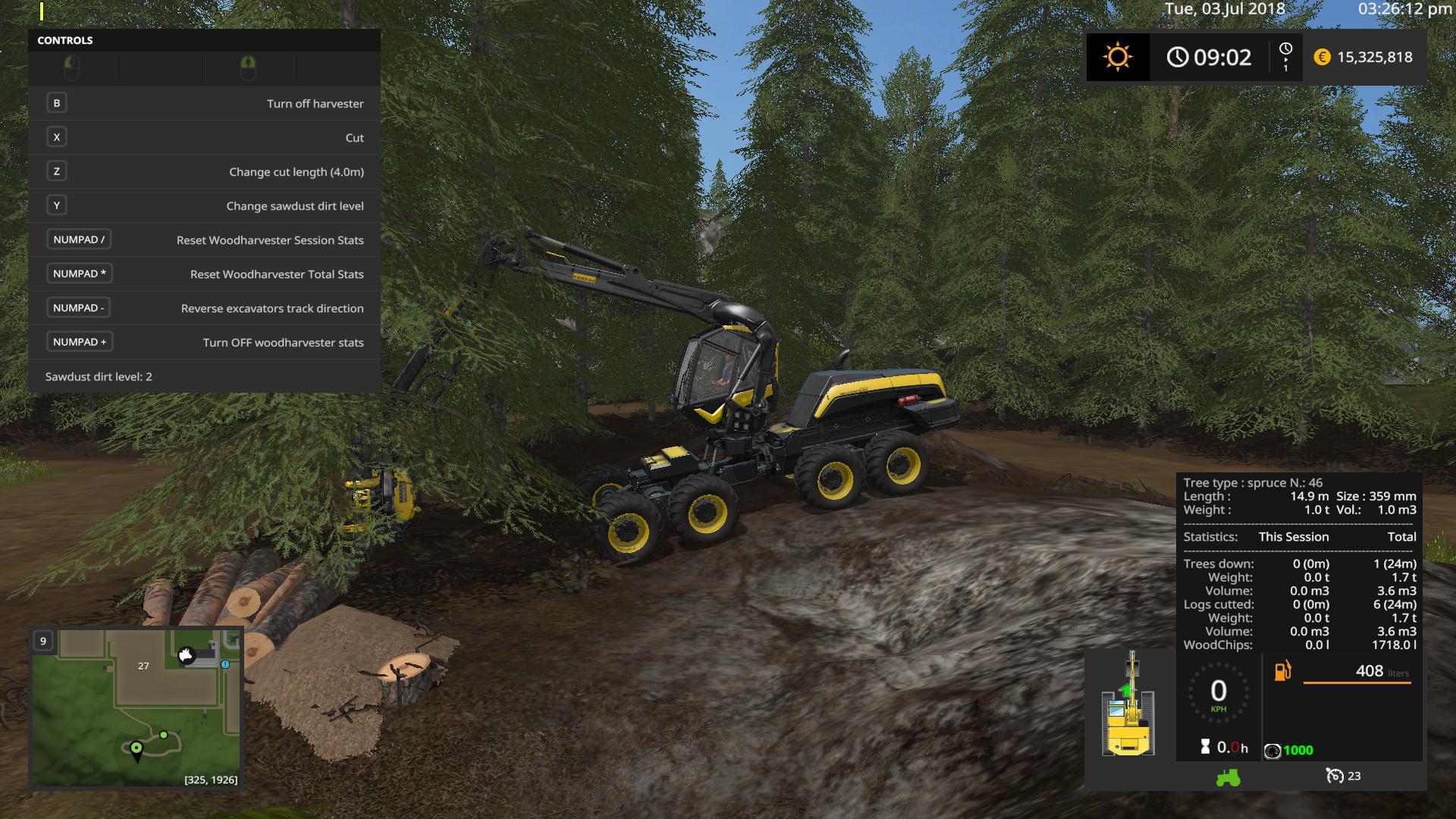Select the pig marker on the minimap

tap(186, 655)
